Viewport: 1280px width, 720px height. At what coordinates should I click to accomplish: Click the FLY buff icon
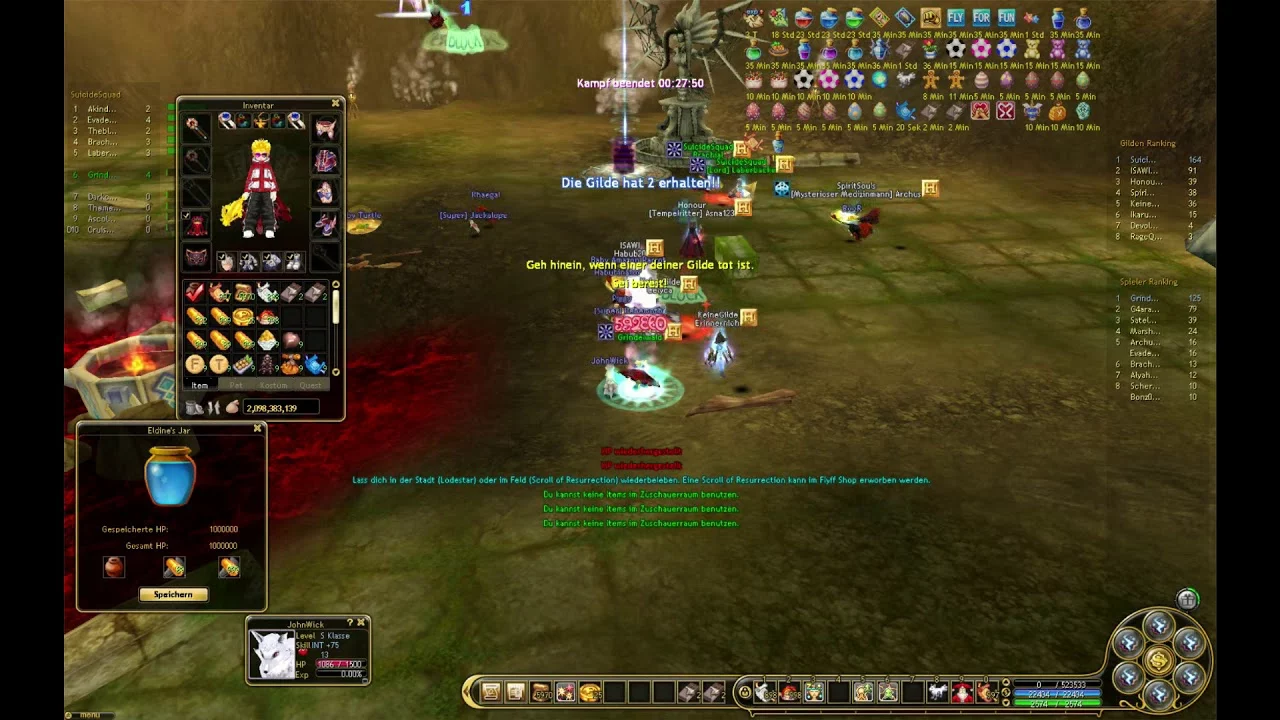(x=955, y=18)
